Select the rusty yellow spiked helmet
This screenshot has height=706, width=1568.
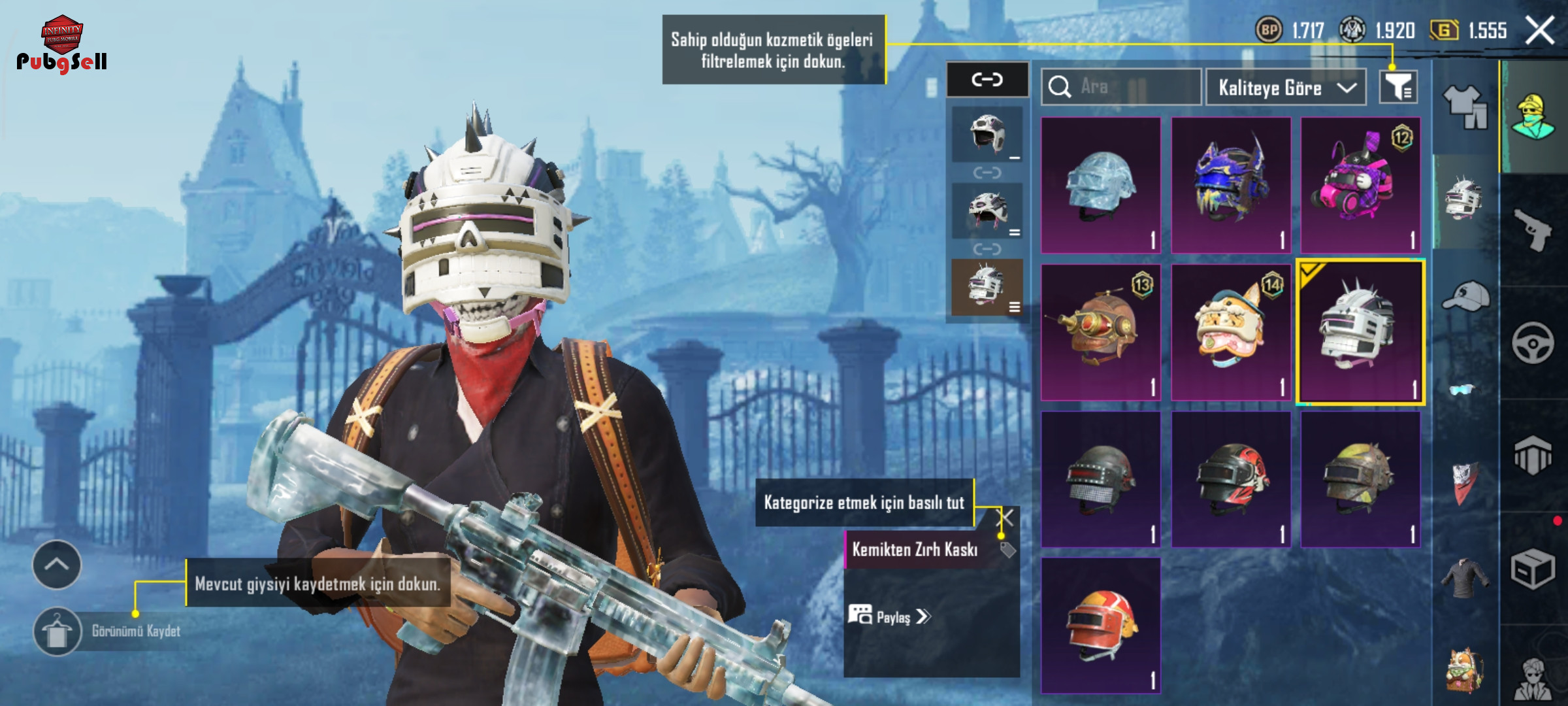click(x=1360, y=479)
